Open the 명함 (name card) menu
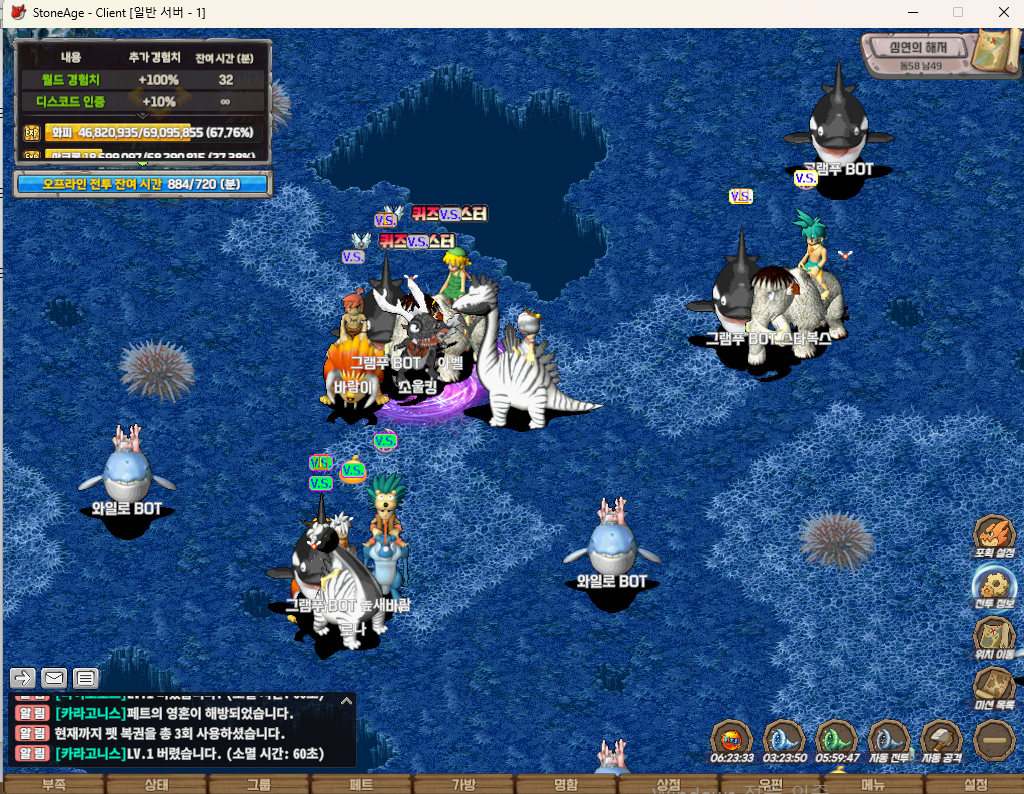The image size is (1024, 794). point(565,784)
